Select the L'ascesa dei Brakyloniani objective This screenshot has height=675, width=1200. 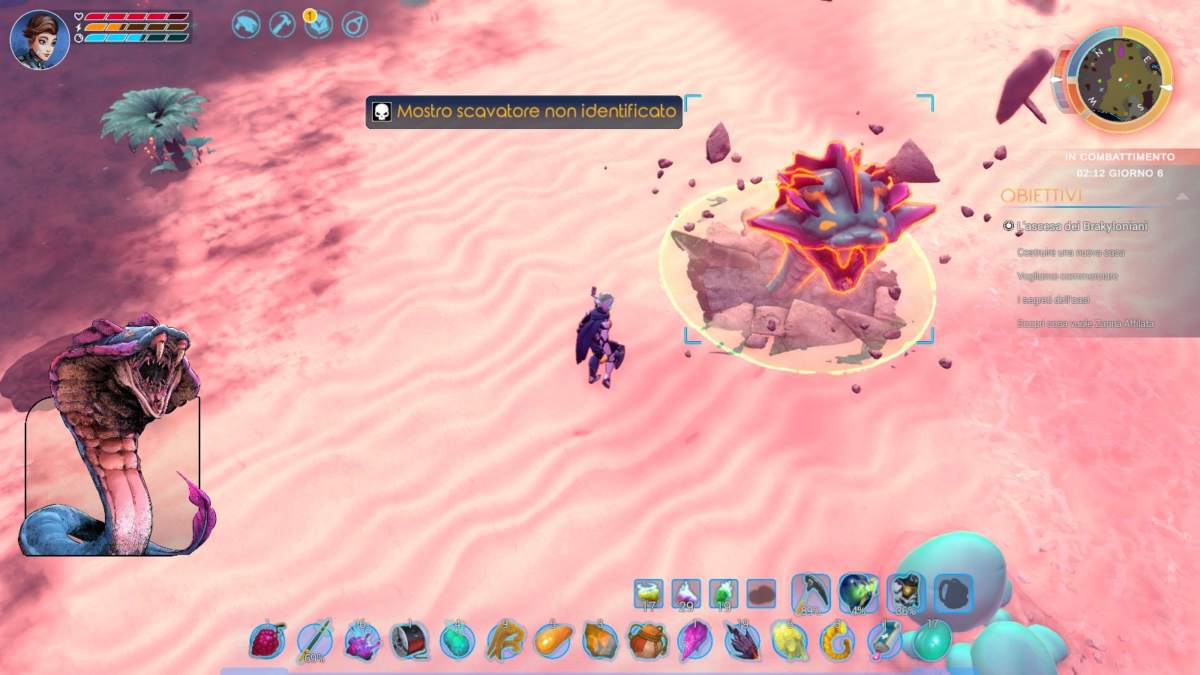[1081, 227]
